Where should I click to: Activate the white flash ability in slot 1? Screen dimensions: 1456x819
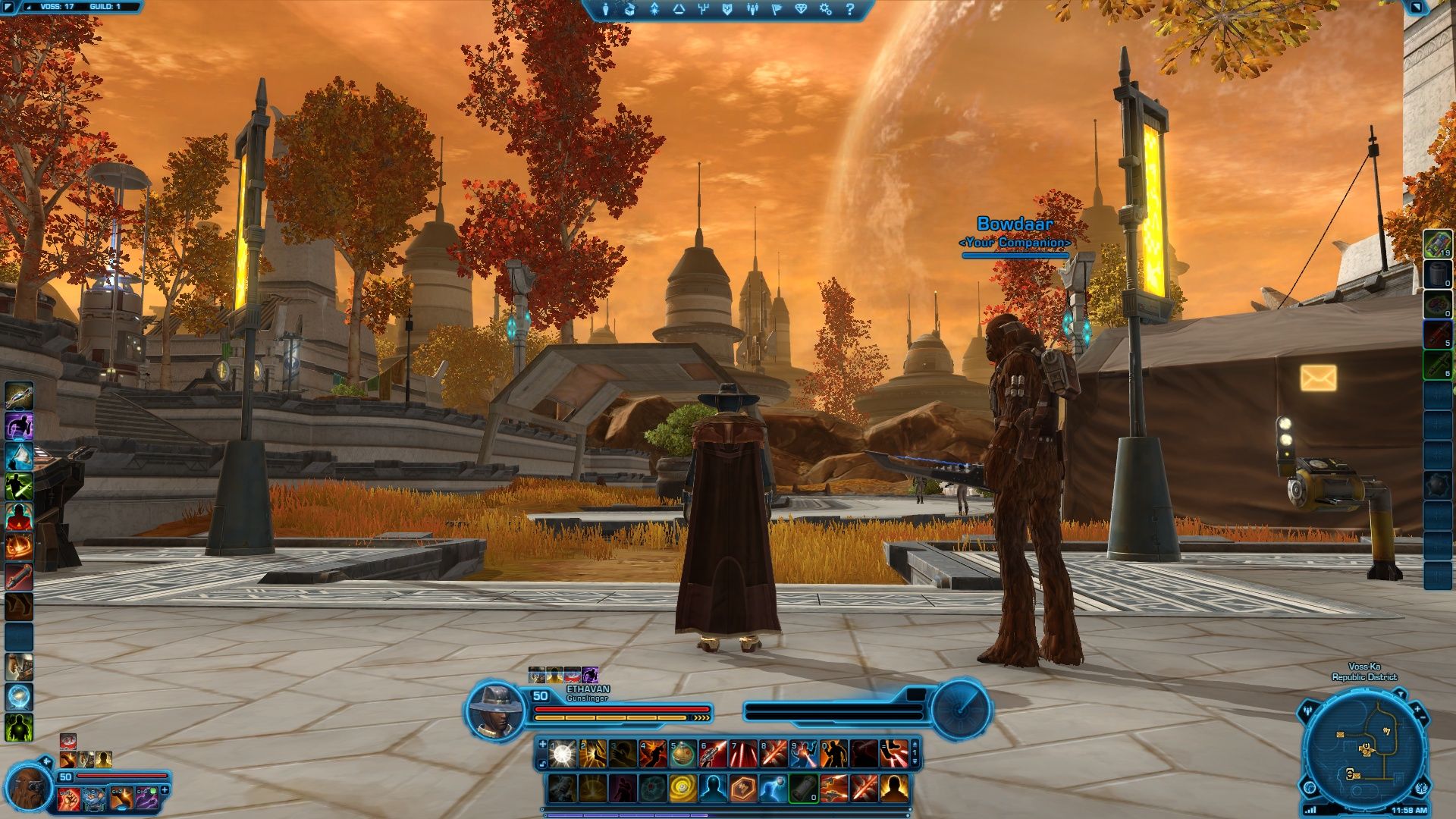pyautogui.click(x=562, y=754)
